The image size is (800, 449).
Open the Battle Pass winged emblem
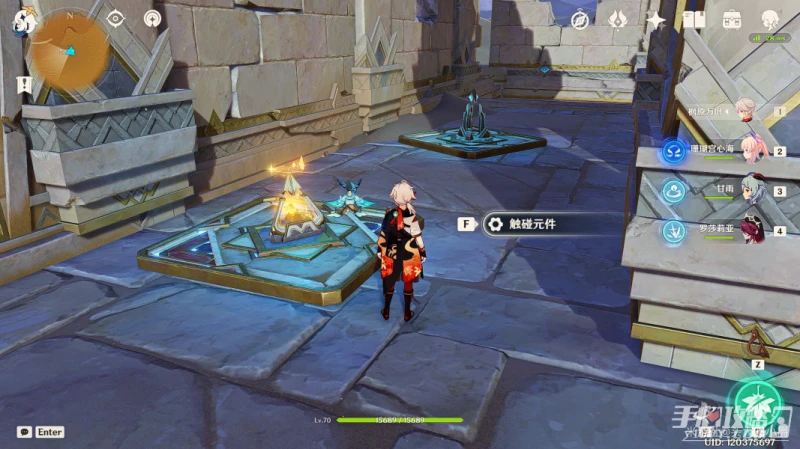[618, 18]
